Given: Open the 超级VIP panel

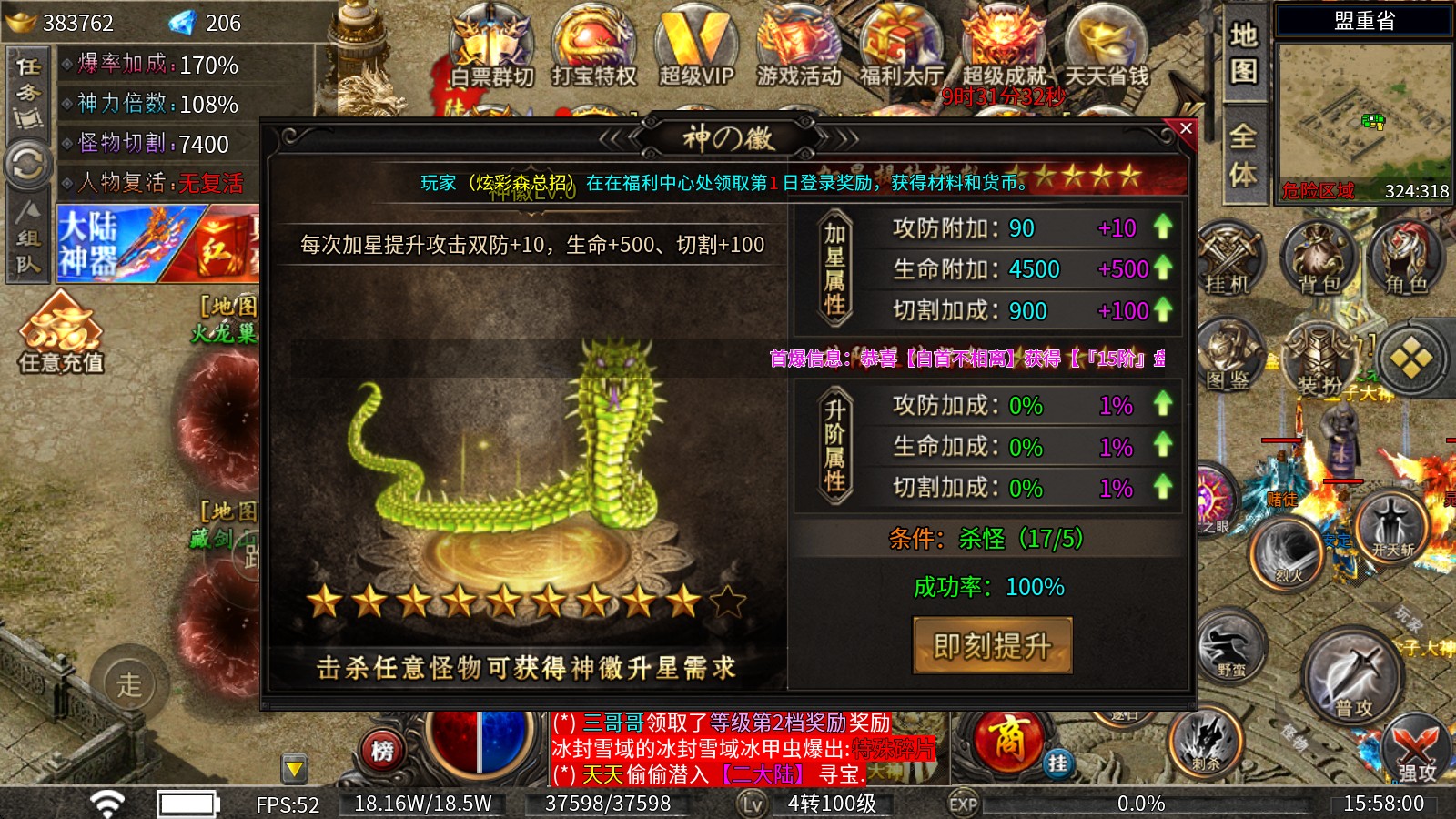Looking at the screenshot, I should (697, 45).
